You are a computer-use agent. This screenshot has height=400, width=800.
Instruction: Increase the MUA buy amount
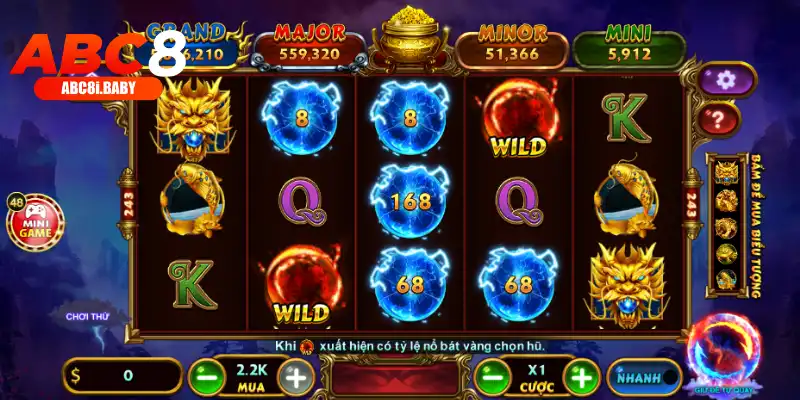(295, 376)
